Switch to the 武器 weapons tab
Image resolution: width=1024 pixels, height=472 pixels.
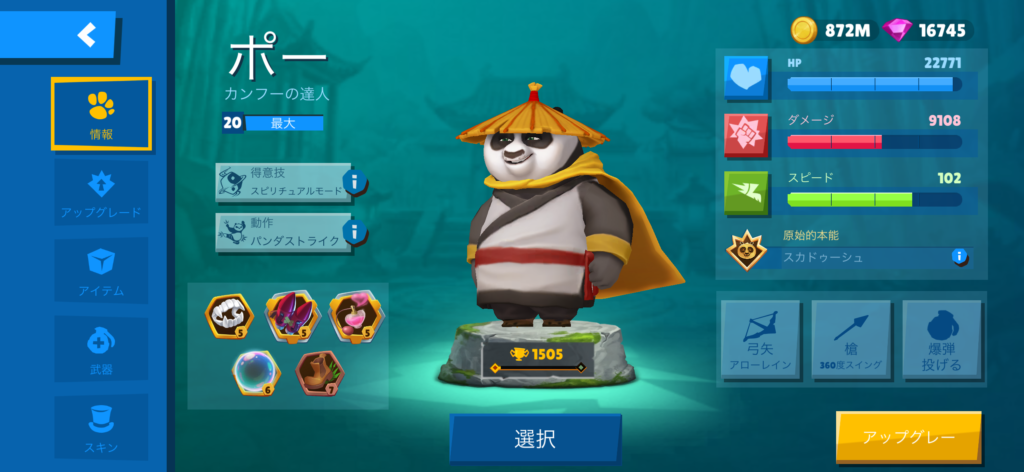[101, 350]
